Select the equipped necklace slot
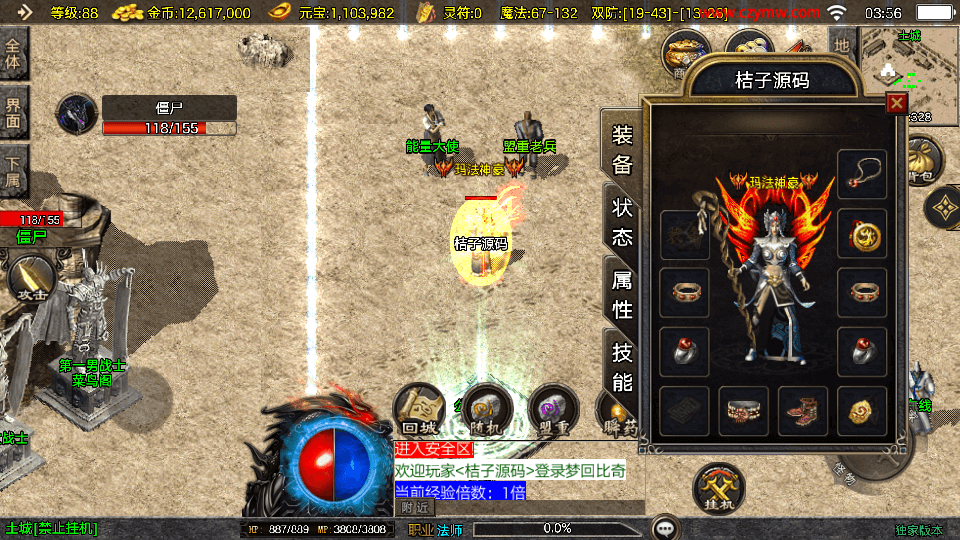Viewport: 960px width, 540px height. point(862,174)
